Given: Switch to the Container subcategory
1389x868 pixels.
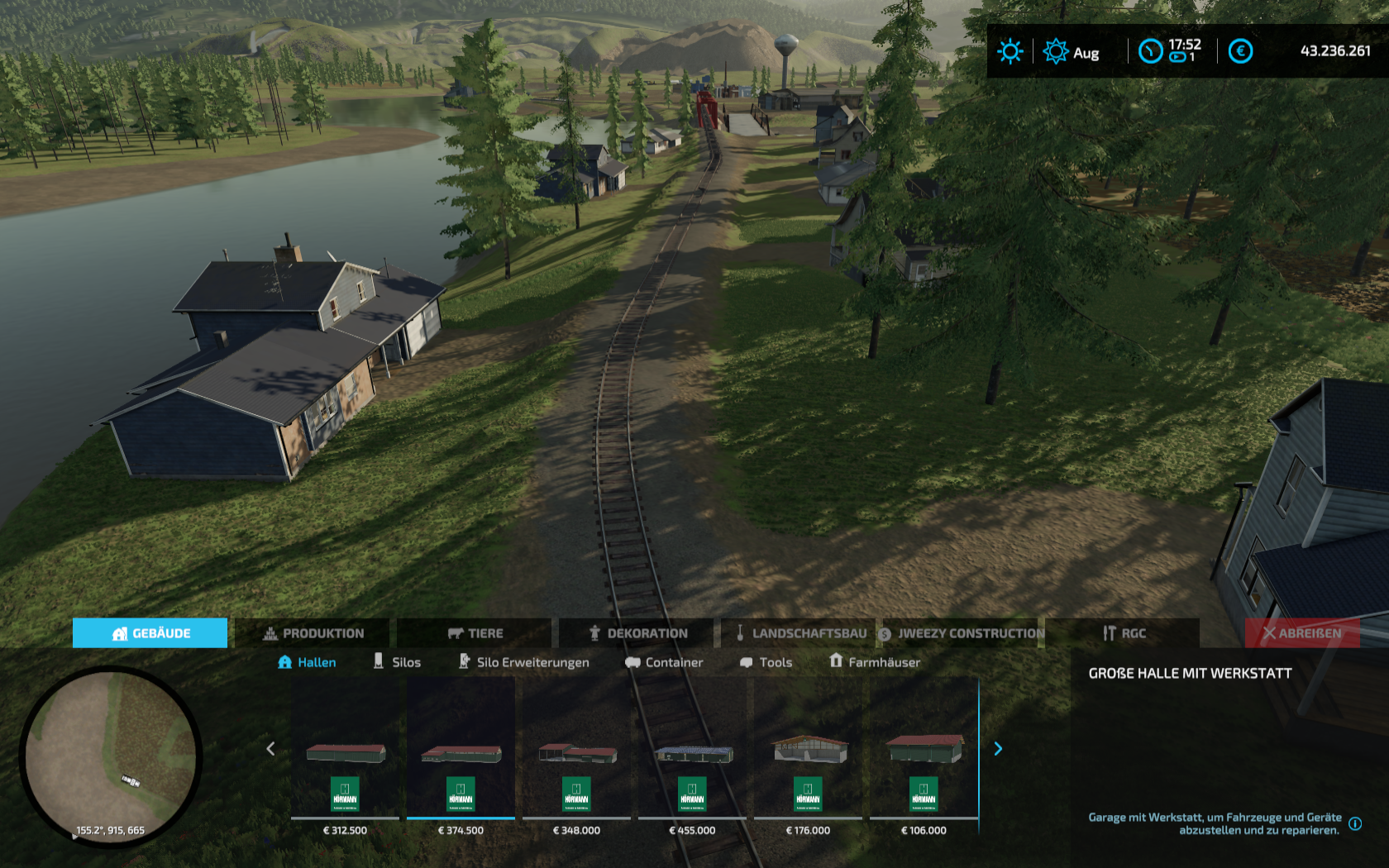Looking at the screenshot, I should [664, 662].
